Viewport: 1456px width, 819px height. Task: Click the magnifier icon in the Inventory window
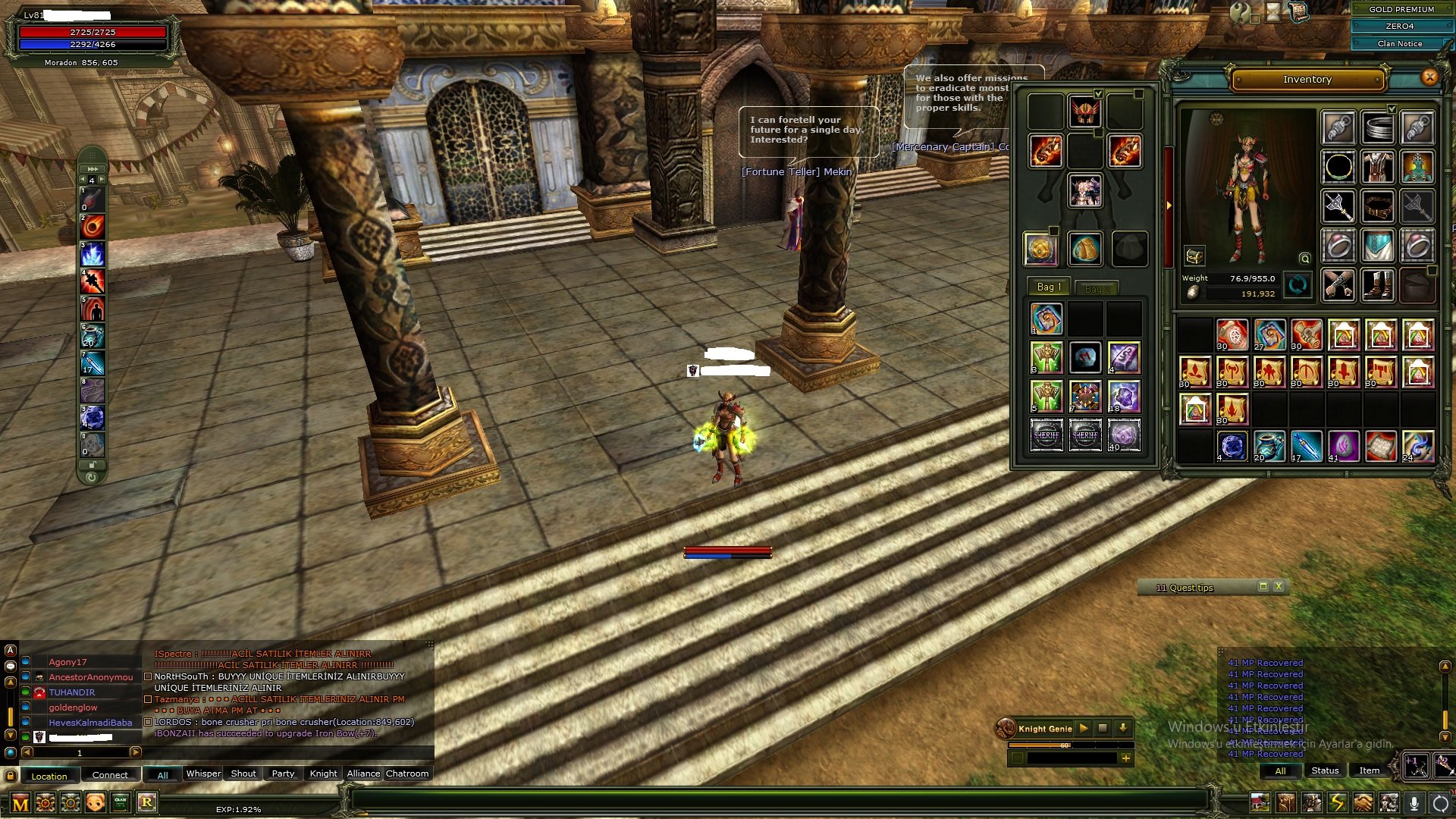1305,259
